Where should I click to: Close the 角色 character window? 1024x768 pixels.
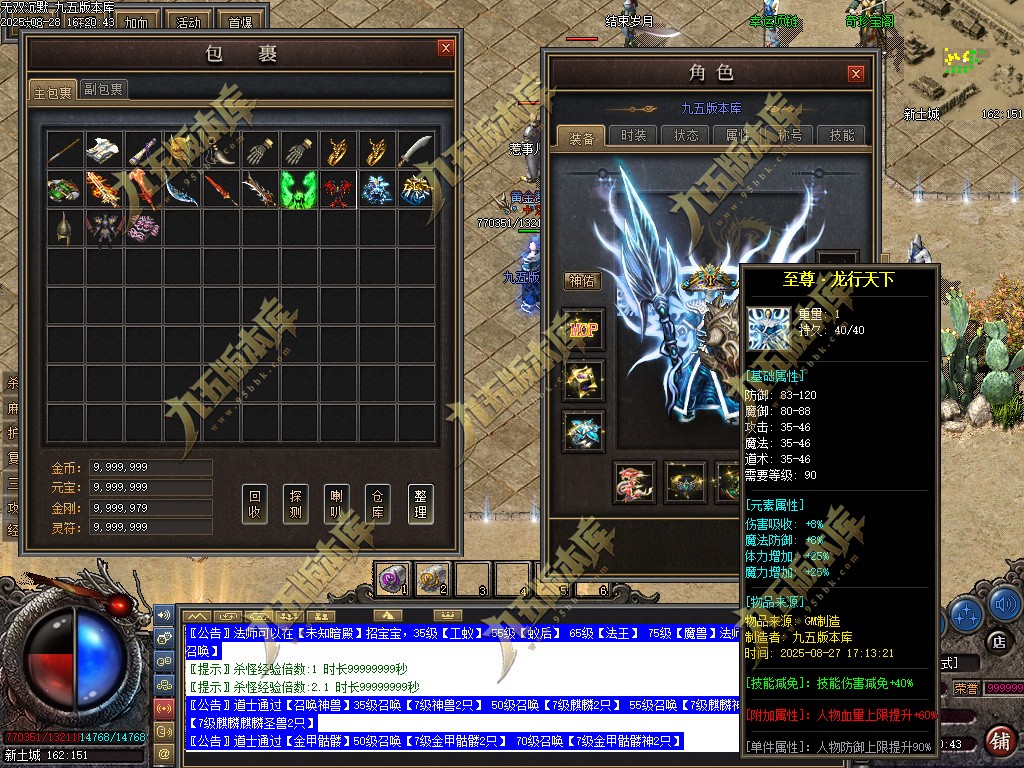(855, 73)
